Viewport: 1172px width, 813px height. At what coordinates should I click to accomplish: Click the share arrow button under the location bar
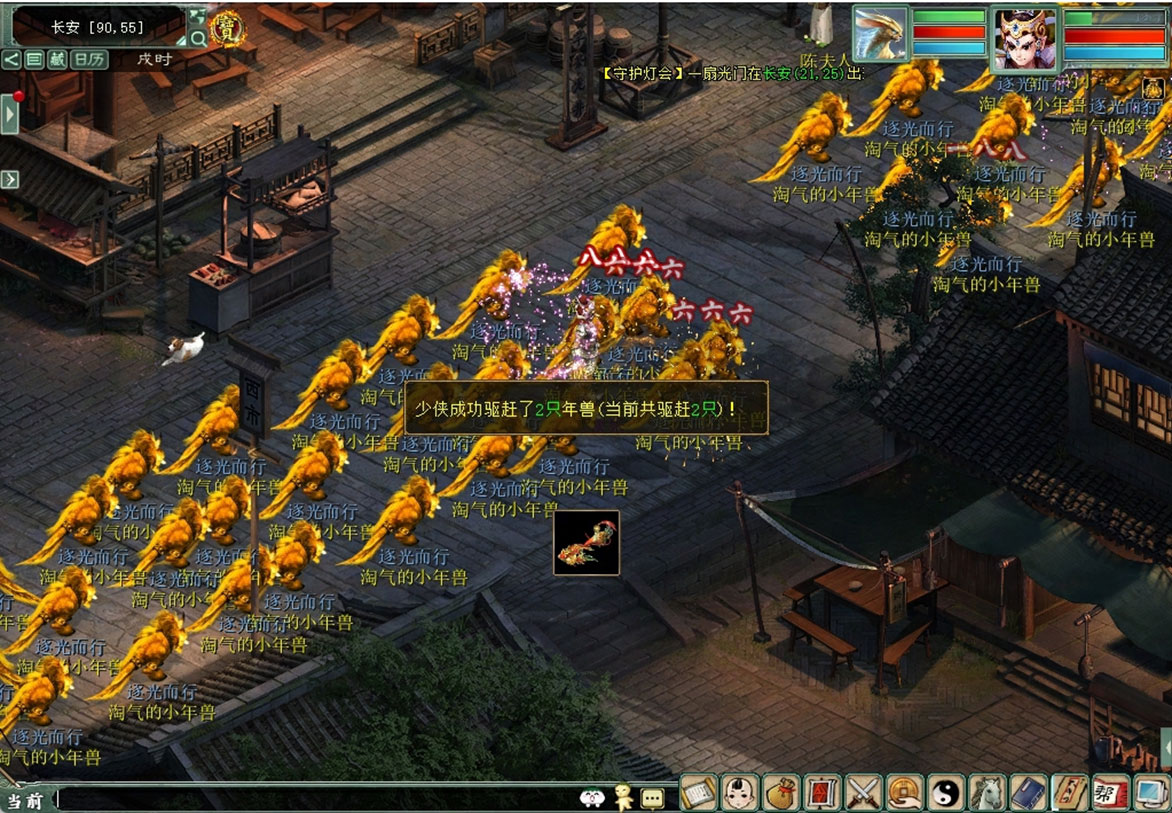(x=11, y=59)
